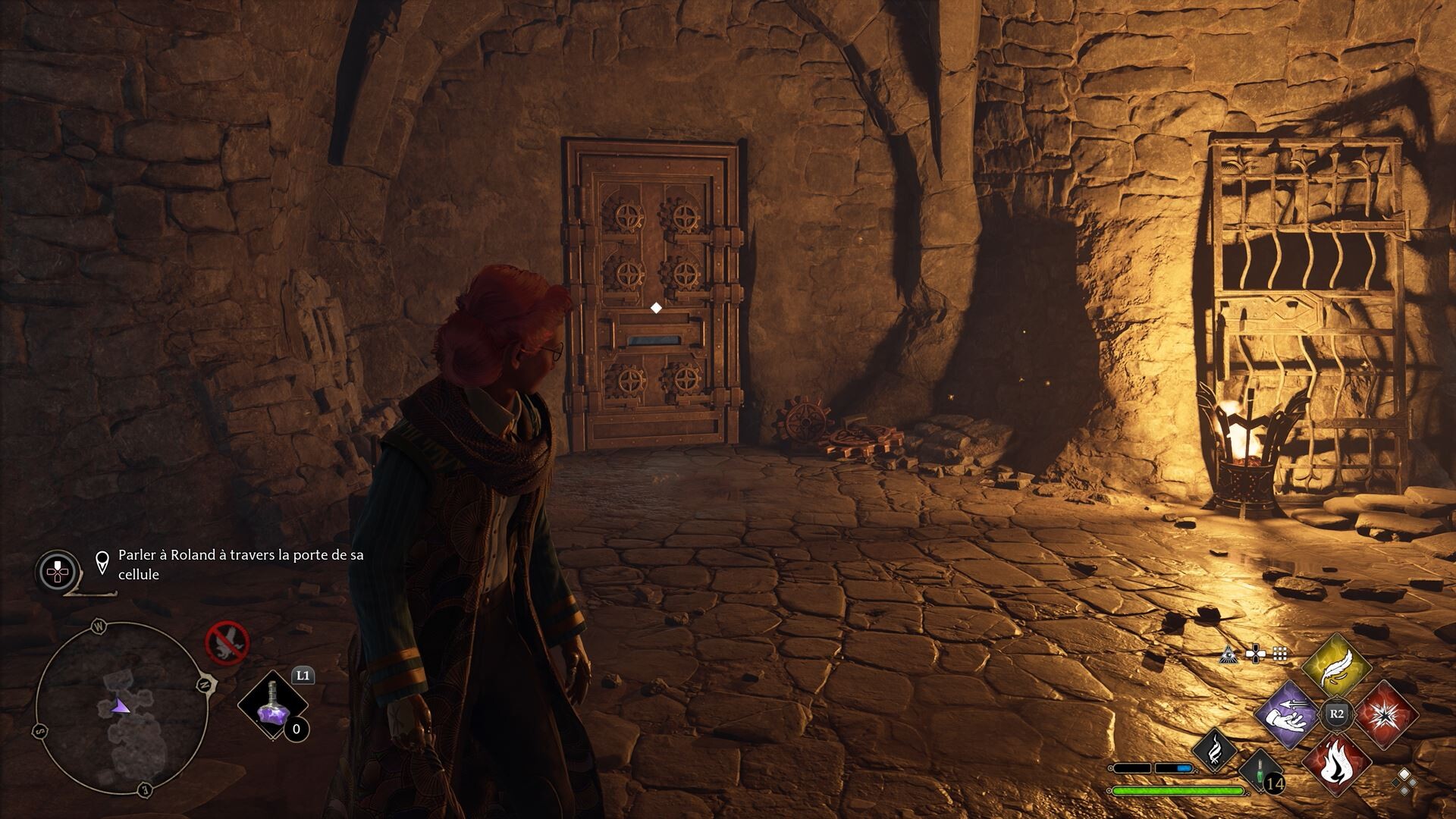Viewport: 1456px width, 819px height.
Task: Click the quest waypoint pin icon
Action: click(x=102, y=560)
